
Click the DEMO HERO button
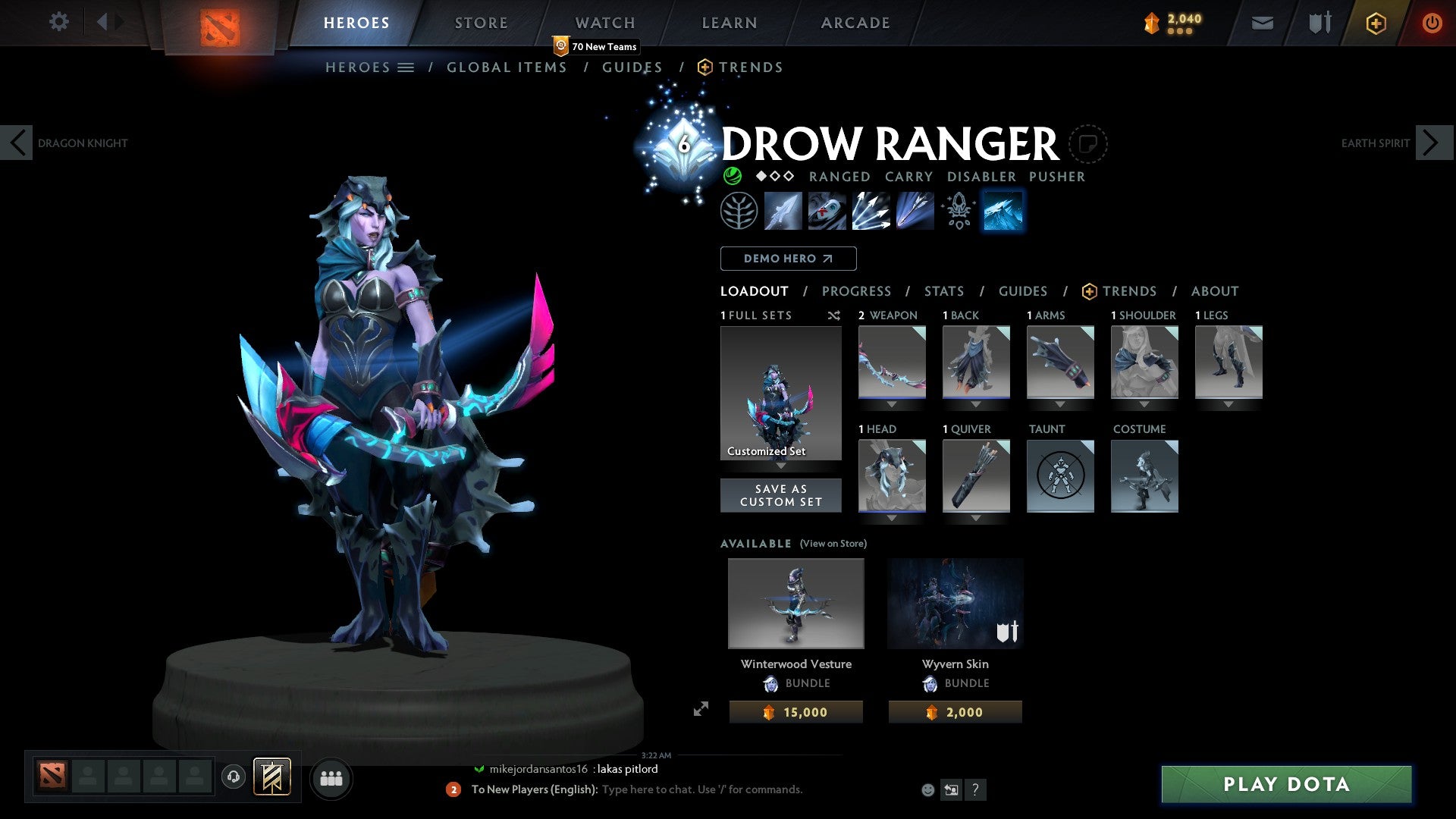pyautogui.click(x=788, y=258)
